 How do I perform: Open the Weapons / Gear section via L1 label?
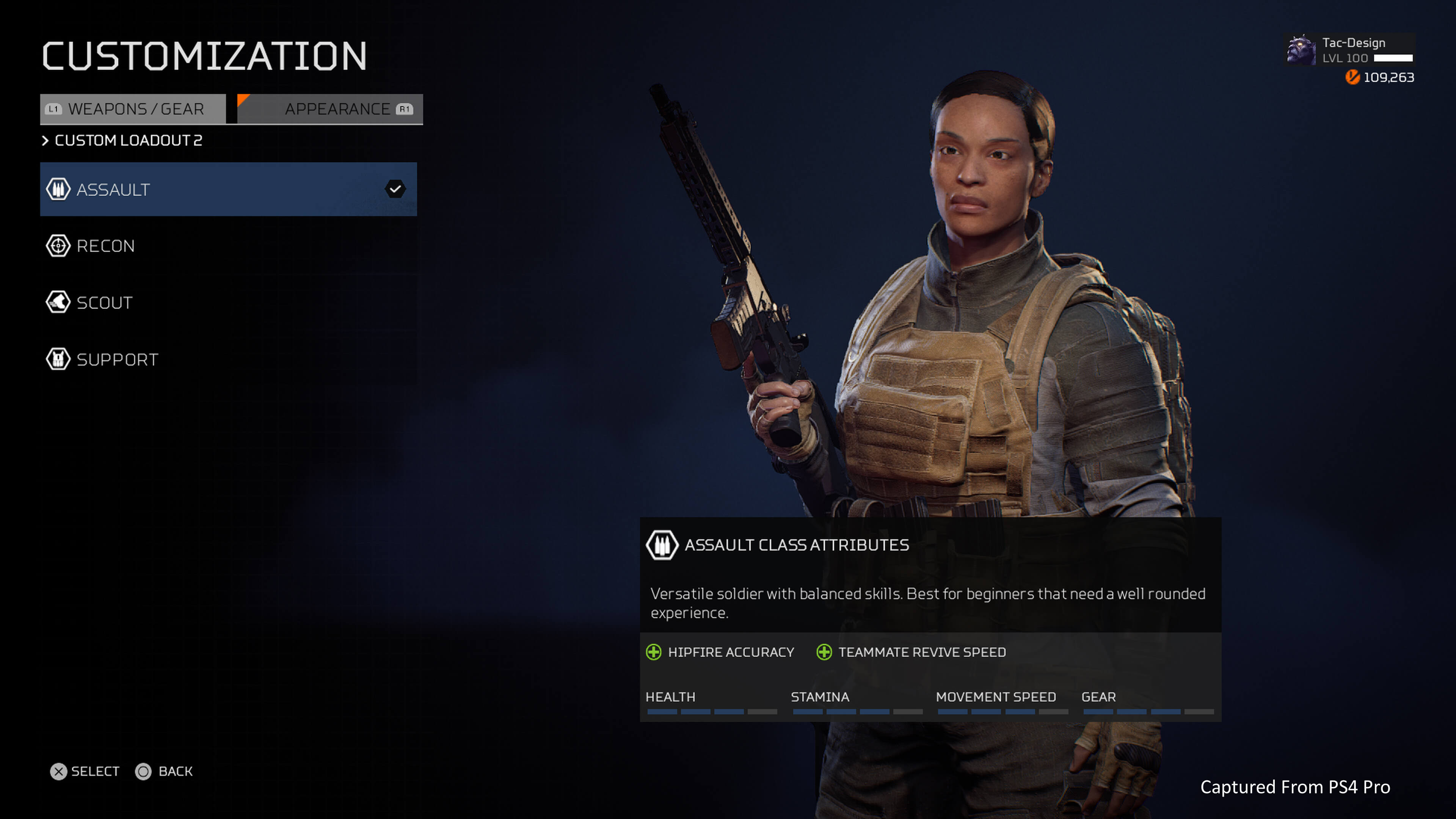coord(54,108)
